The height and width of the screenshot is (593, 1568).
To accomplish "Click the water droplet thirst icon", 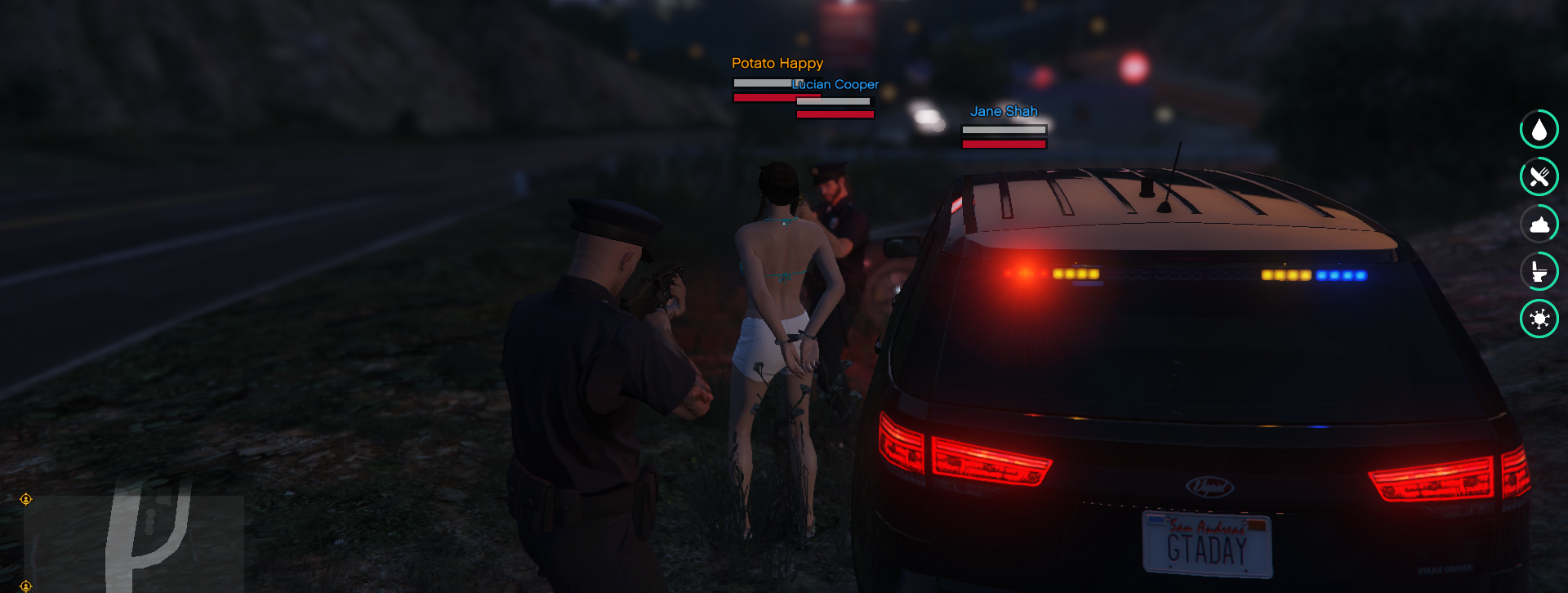I will [1539, 129].
